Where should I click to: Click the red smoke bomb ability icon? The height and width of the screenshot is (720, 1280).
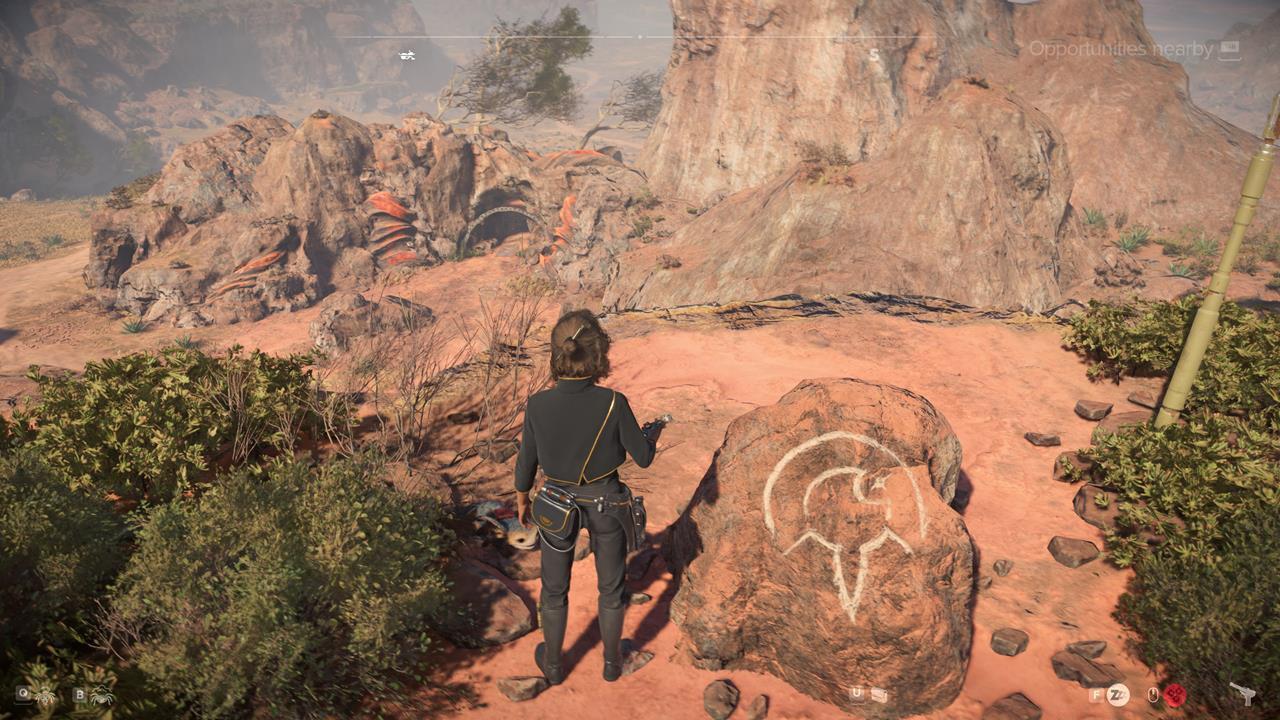click(1174, 697)
